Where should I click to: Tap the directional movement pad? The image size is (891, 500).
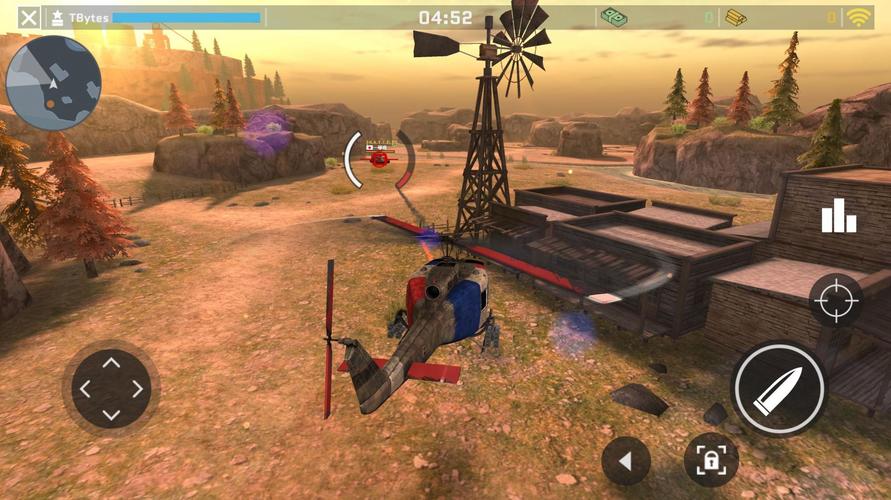(x=111, y=389)
